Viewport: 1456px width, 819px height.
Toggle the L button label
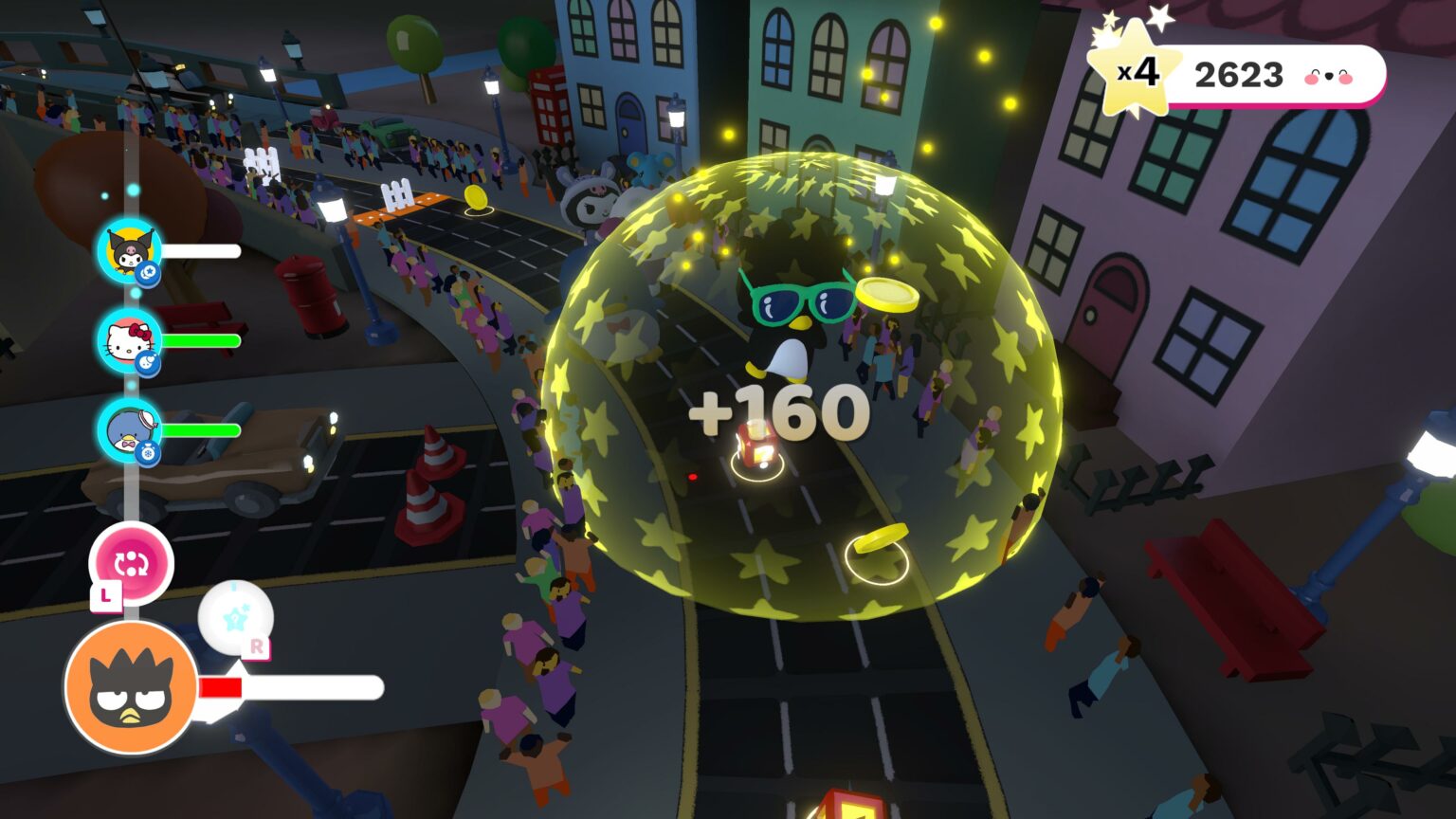point(105,595)
